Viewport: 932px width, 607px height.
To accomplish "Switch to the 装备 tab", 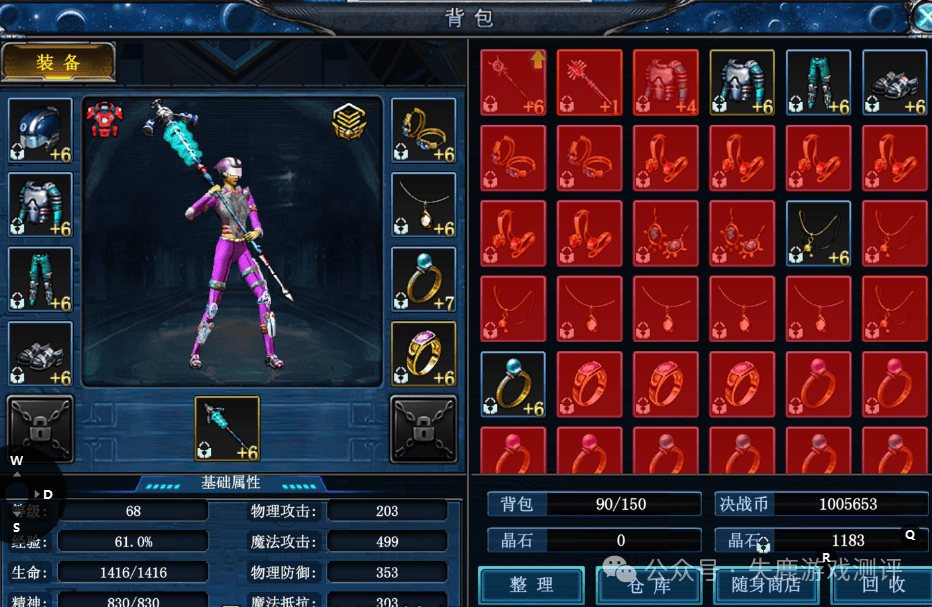I will click(59, 62).
